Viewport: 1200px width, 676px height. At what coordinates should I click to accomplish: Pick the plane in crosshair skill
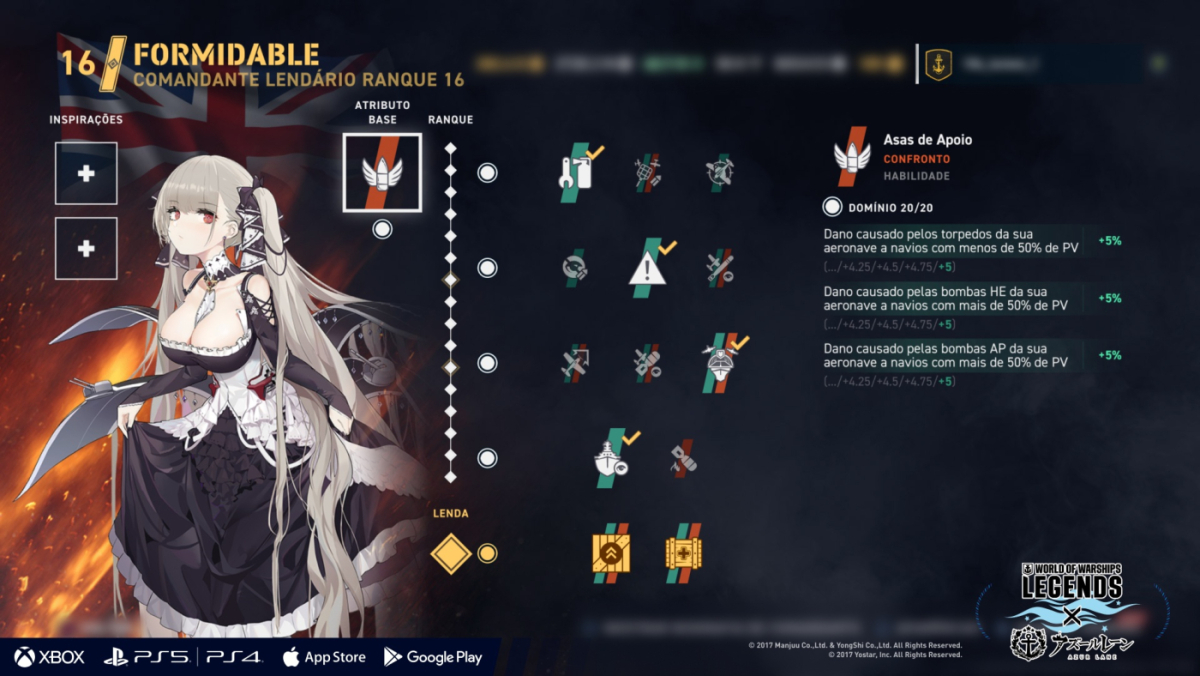click(719, 173)
